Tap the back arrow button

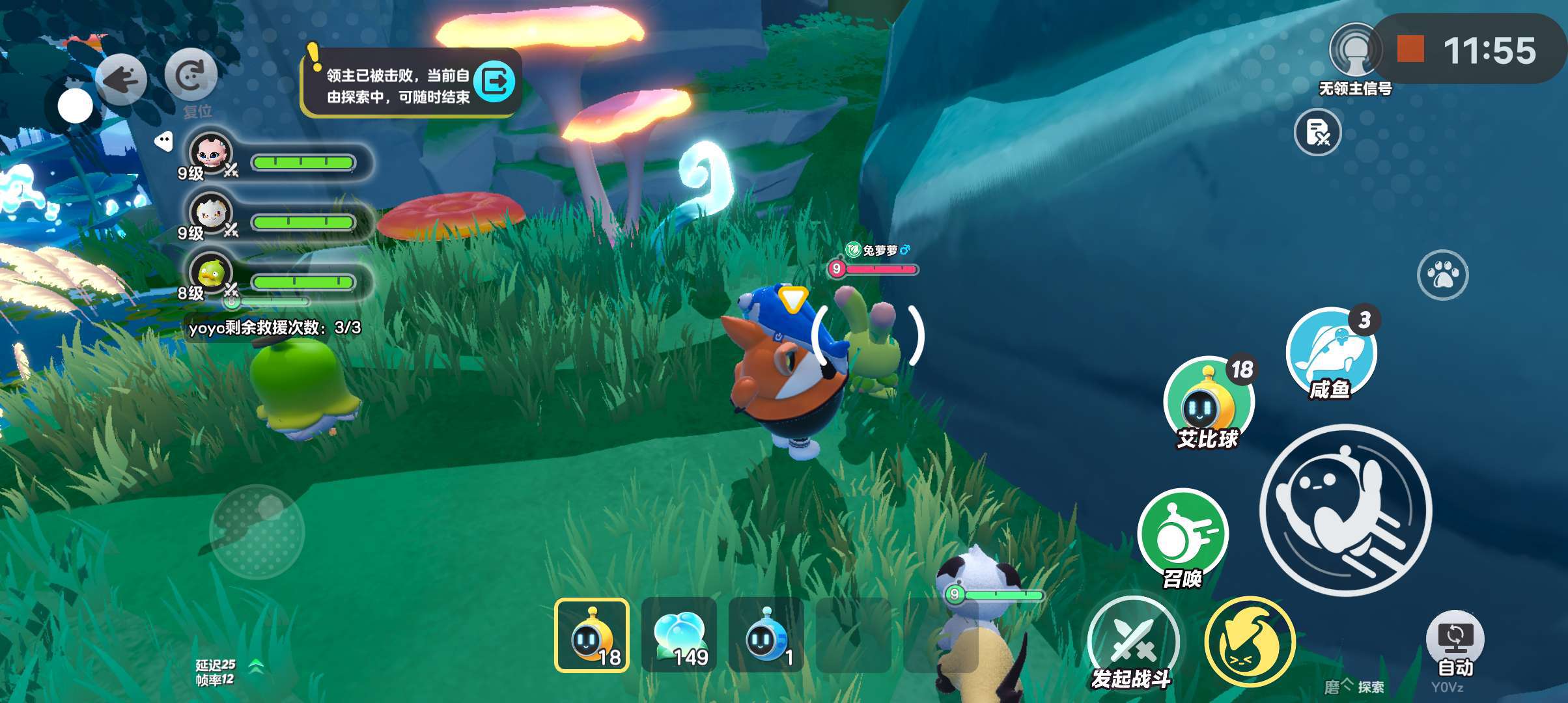point(121,79)
